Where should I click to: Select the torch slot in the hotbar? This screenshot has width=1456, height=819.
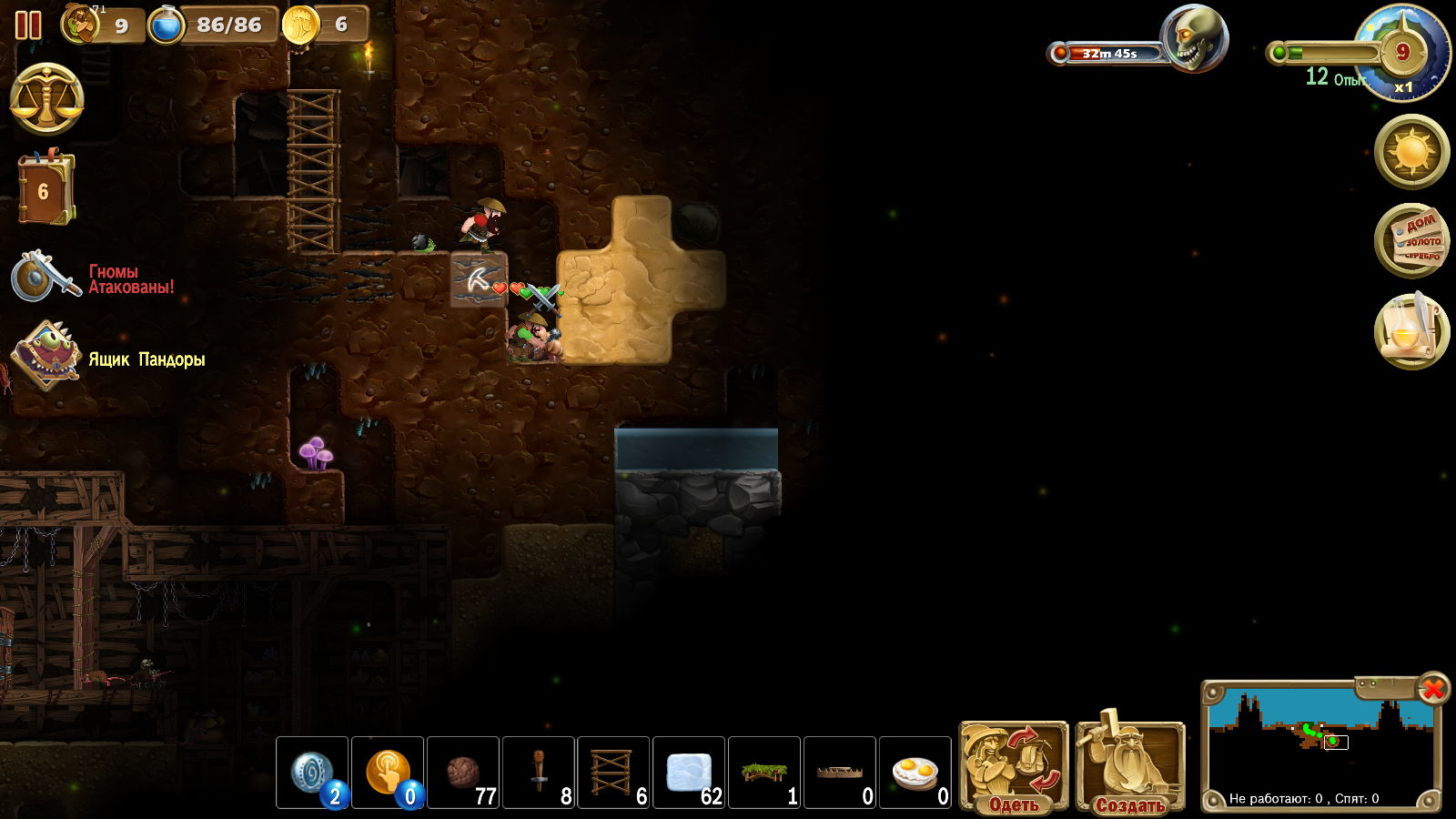(539, 773)
